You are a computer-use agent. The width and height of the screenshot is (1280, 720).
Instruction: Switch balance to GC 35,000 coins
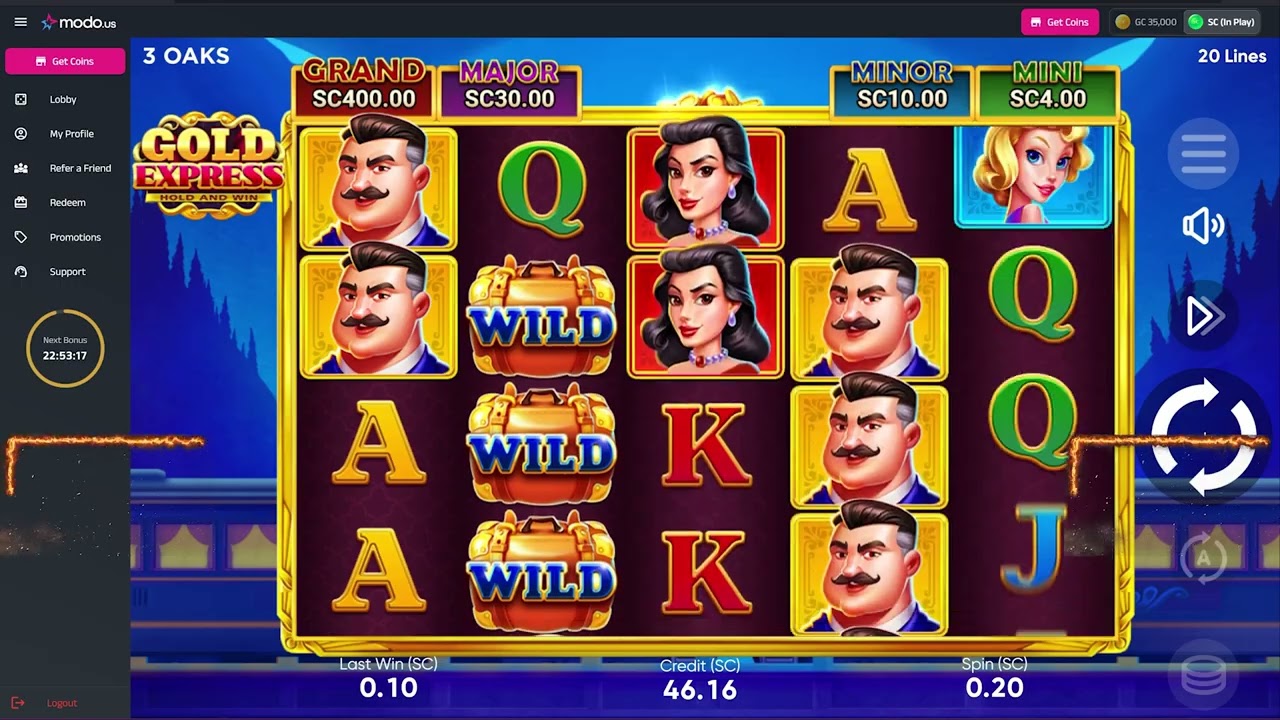click(x=1146, y=21)
